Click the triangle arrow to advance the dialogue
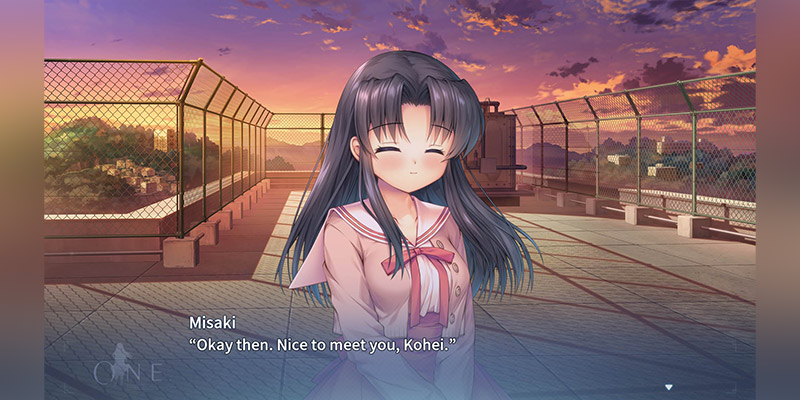Image resolution: width=800 pixels, height=400 pixels. 668,386
